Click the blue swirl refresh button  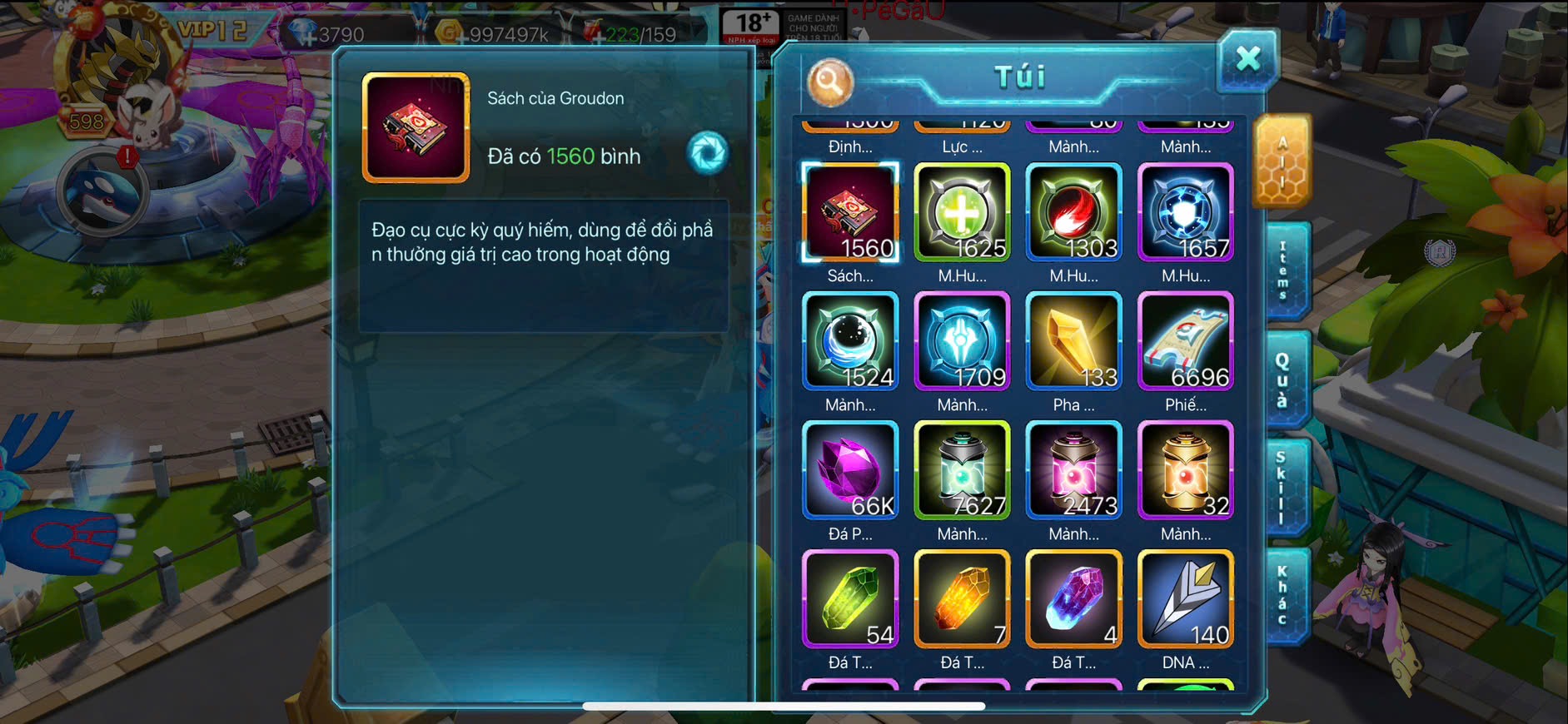coord(708,153)
